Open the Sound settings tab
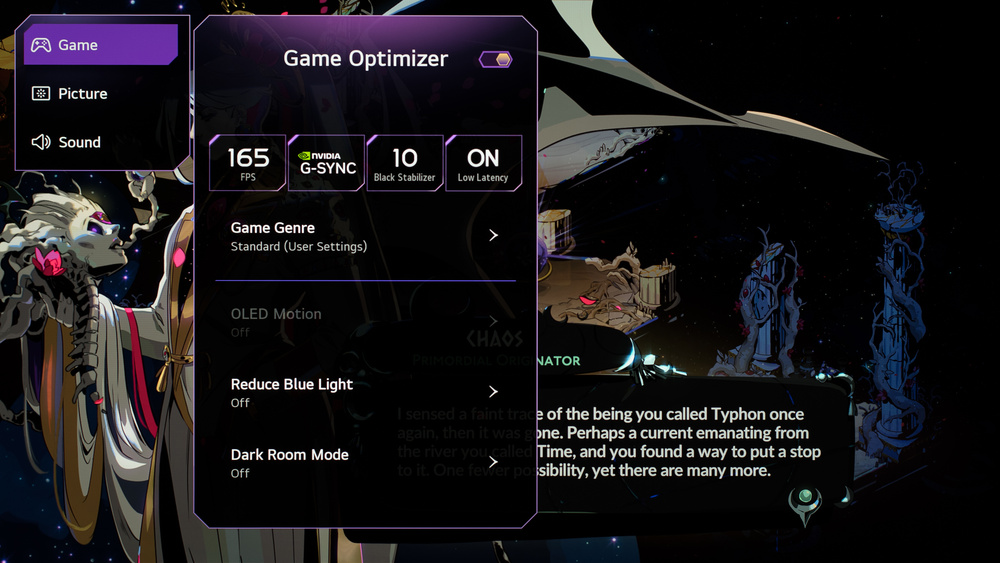1000x563 pixels. tap(100, 142)
